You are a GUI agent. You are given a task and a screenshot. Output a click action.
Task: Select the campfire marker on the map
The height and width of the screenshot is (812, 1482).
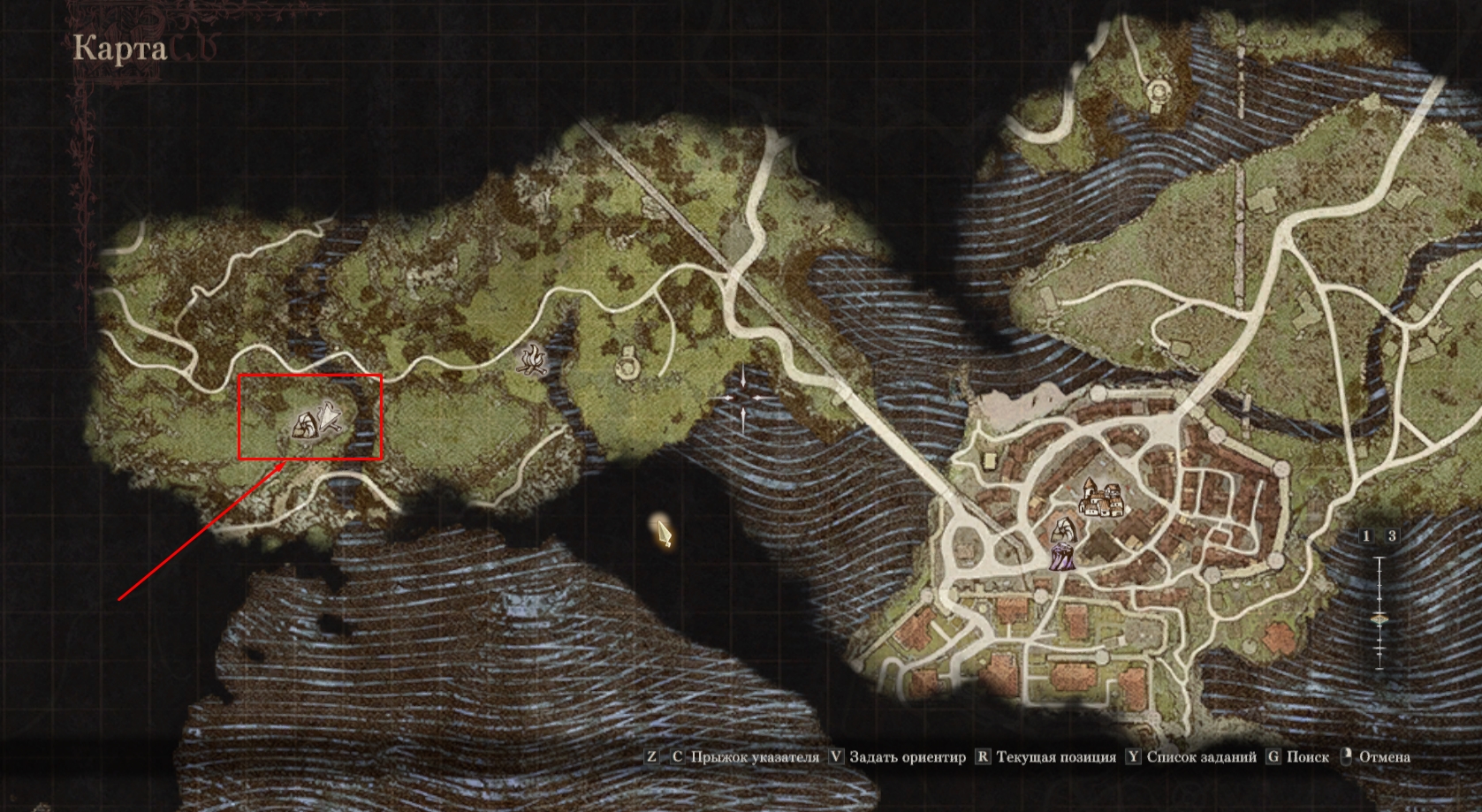533,360
